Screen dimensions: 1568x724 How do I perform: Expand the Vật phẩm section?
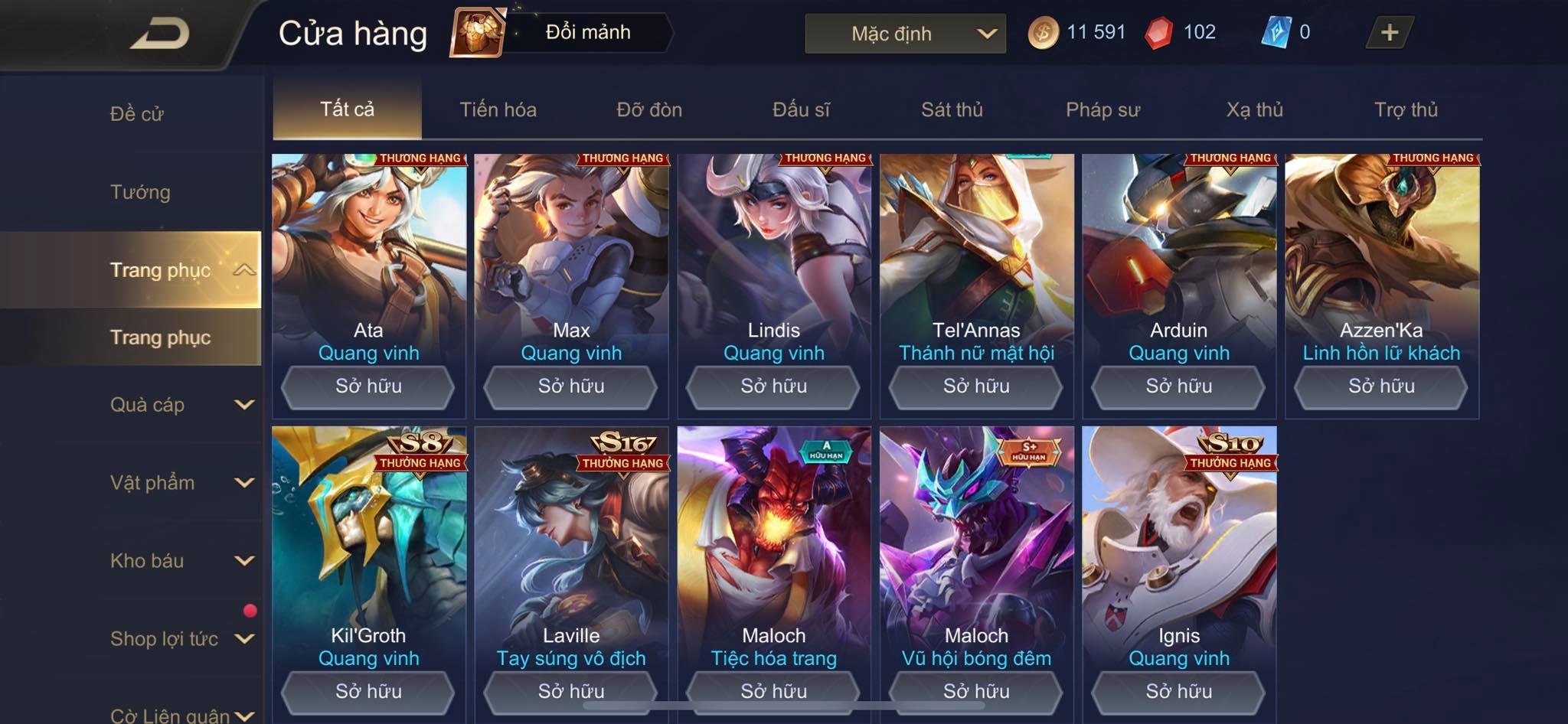coord(181,483)
